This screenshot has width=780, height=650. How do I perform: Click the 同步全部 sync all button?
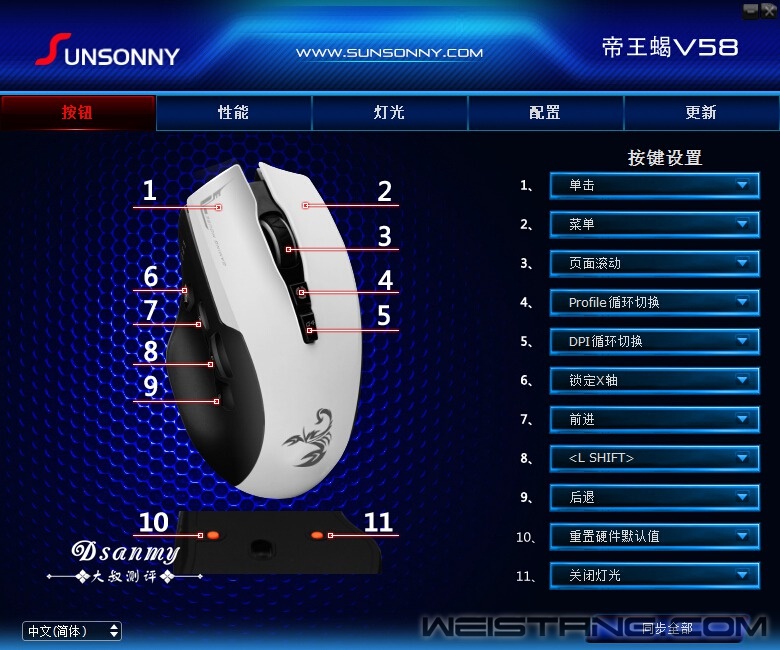pos(667,629)
